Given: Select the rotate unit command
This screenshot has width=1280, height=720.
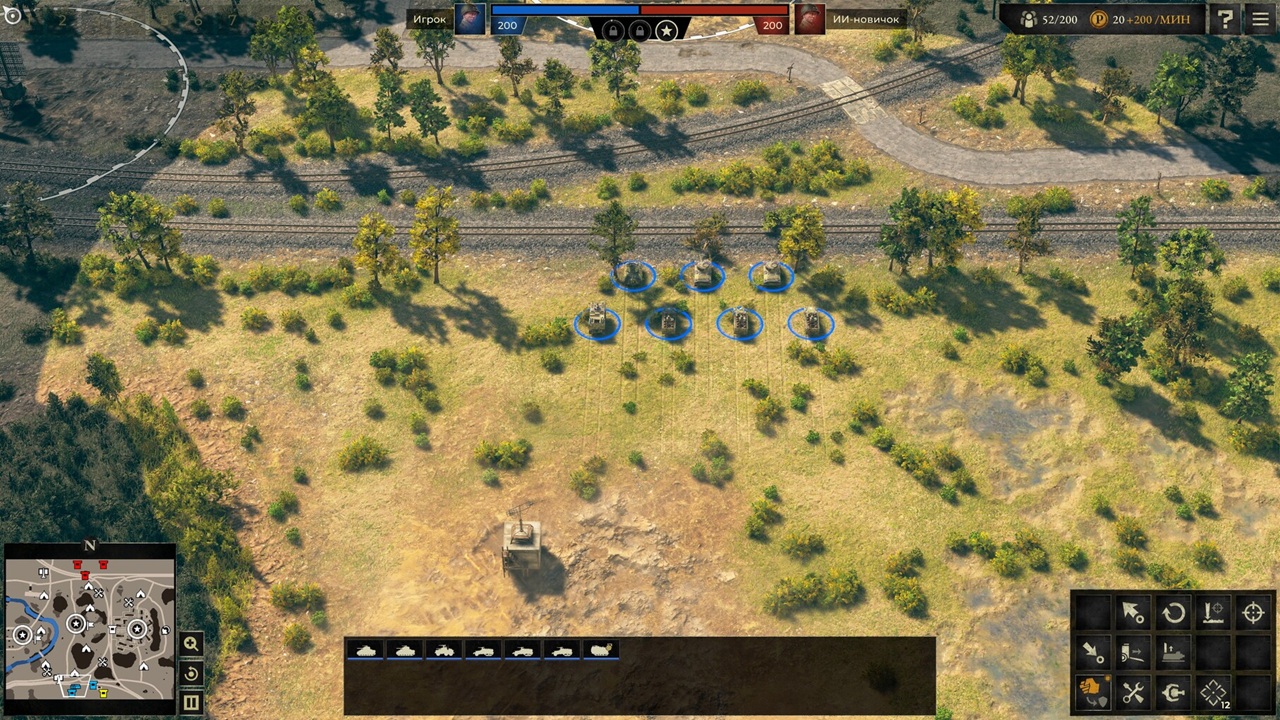Looking at the screenshot, I should pyautogui.click(x=1173, y=612).
